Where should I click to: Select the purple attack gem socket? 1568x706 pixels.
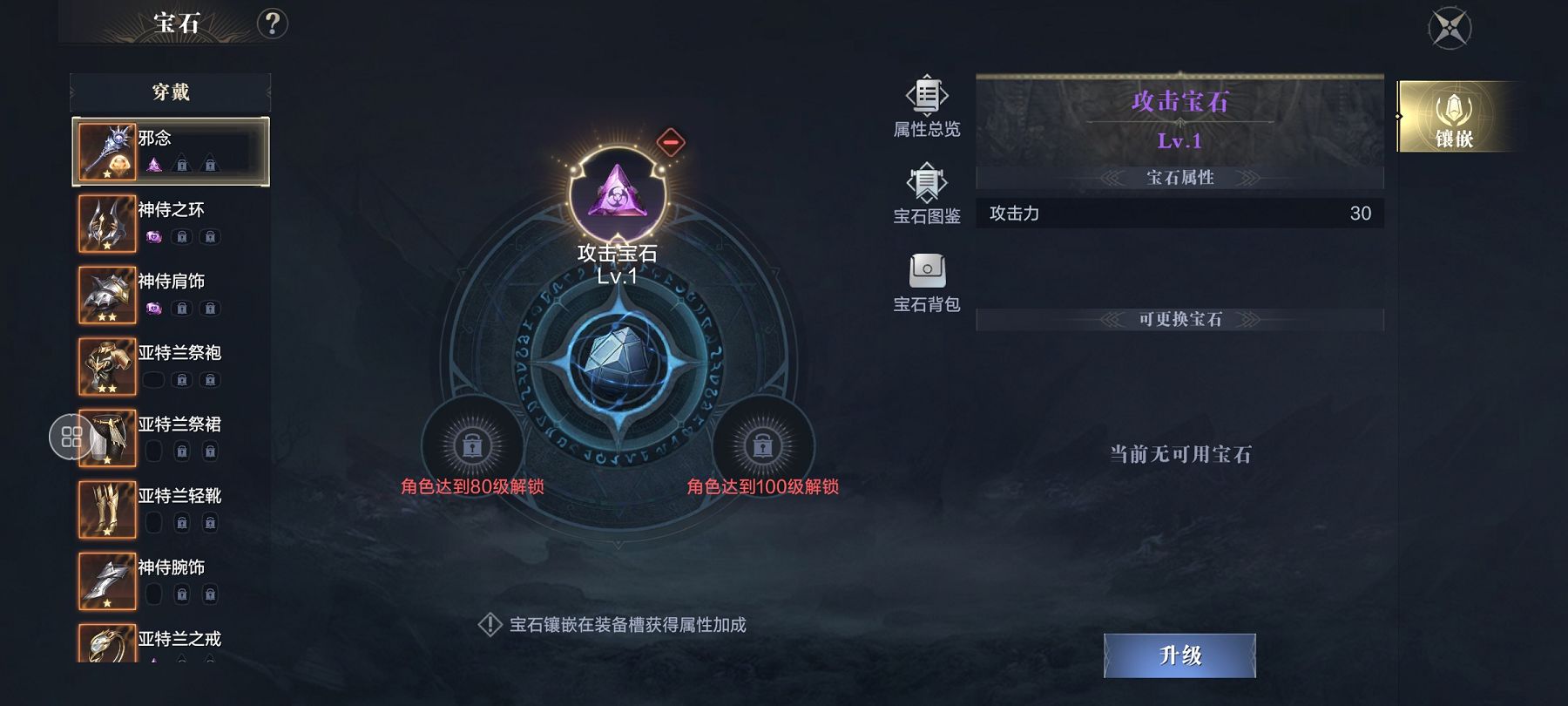[x=617, y=193]
